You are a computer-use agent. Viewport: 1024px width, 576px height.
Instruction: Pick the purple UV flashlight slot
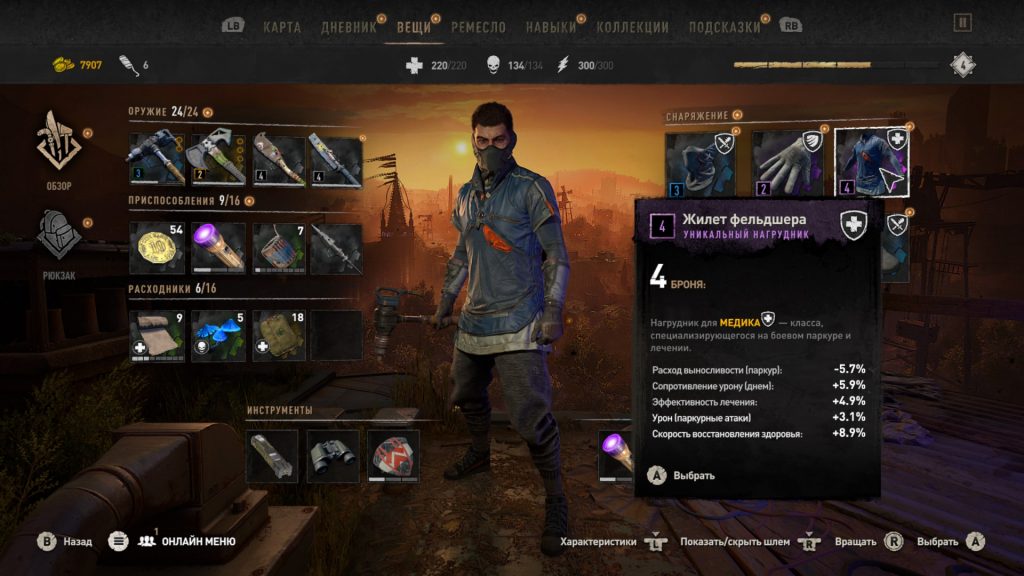(x=217, y=248)
